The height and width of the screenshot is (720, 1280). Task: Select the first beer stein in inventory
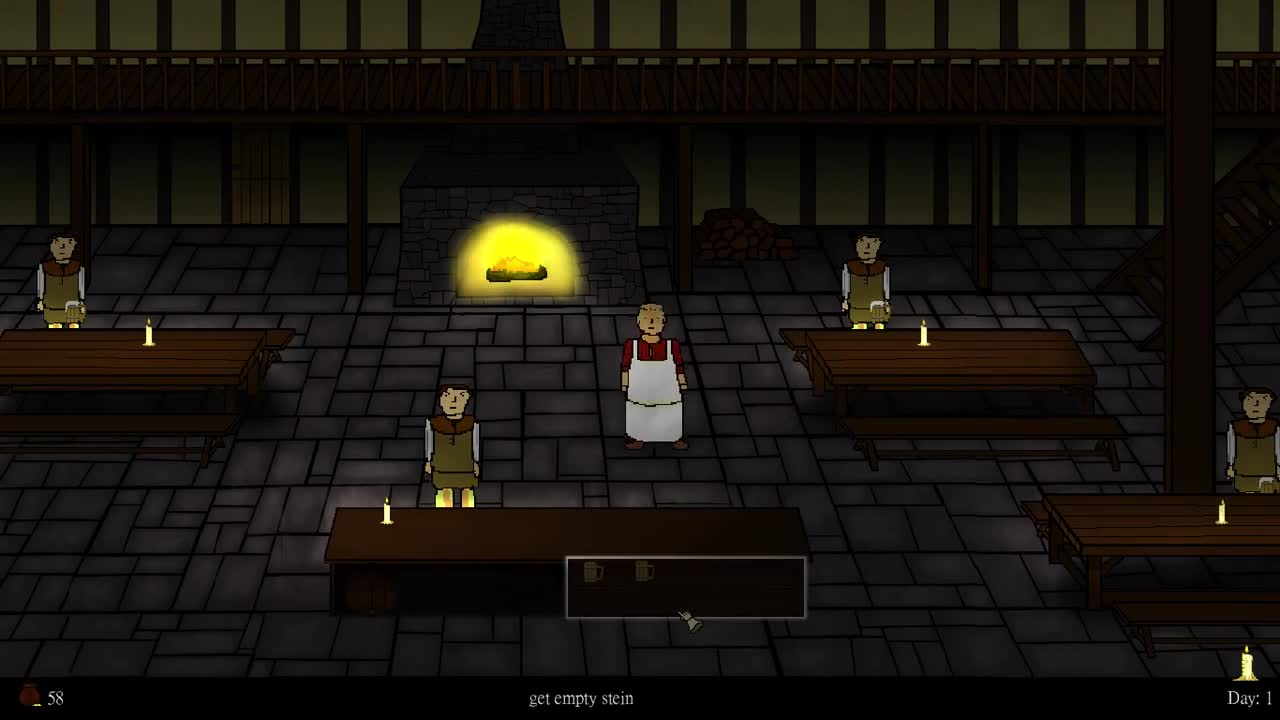tap(593, 573)
